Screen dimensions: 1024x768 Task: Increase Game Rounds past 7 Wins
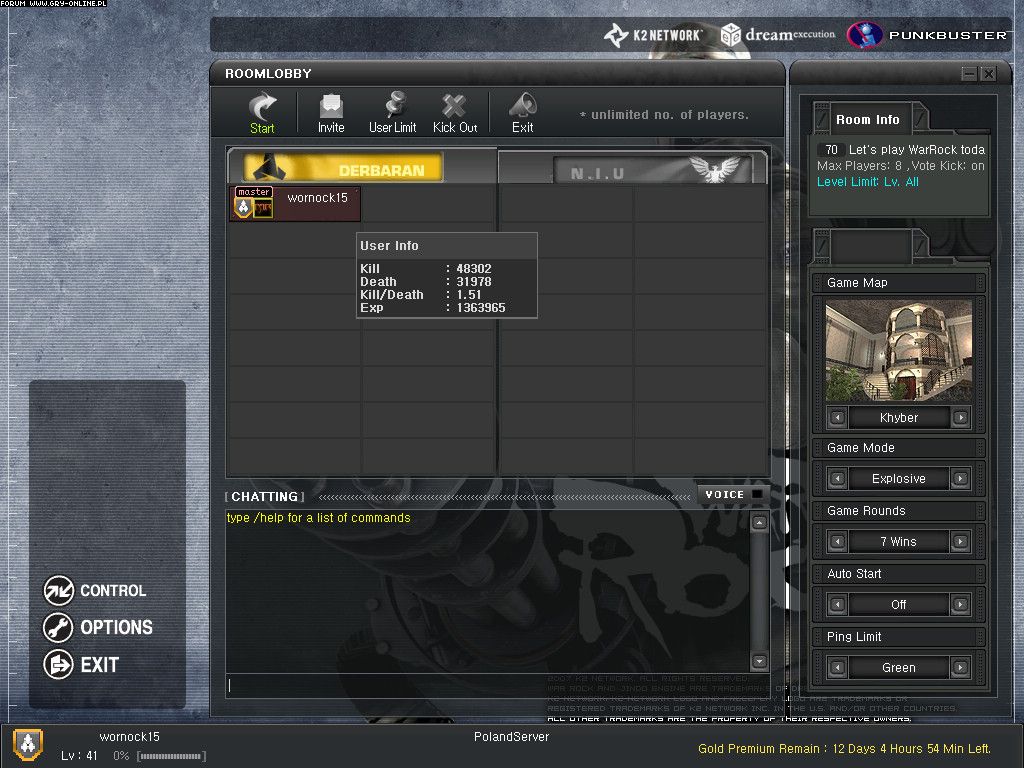point(960,542)
